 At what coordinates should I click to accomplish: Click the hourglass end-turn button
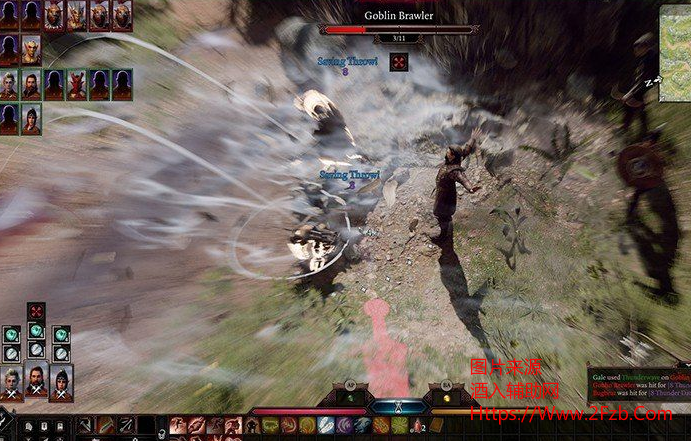point(398,408)
